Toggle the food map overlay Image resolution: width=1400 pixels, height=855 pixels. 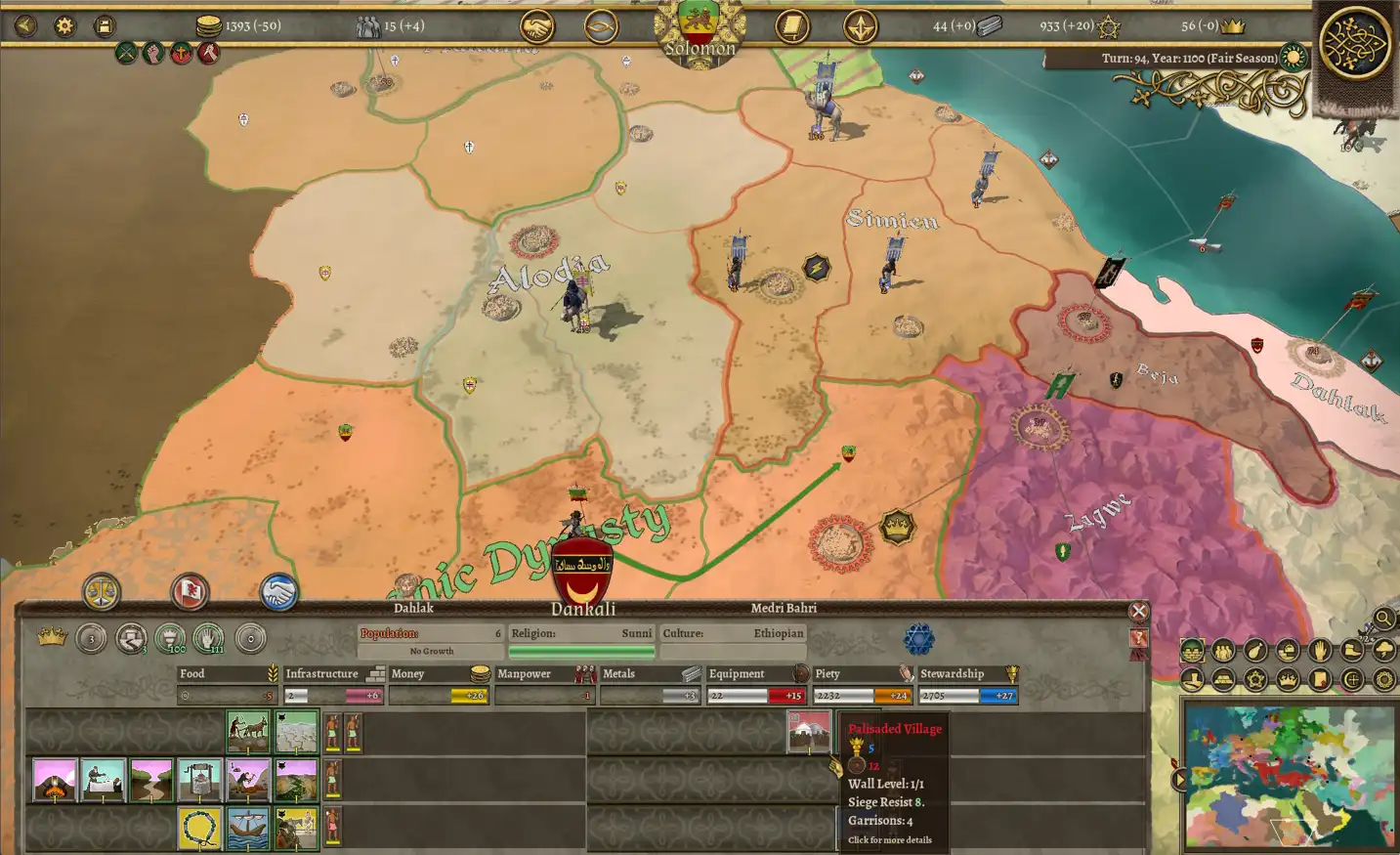point(1254,651)
